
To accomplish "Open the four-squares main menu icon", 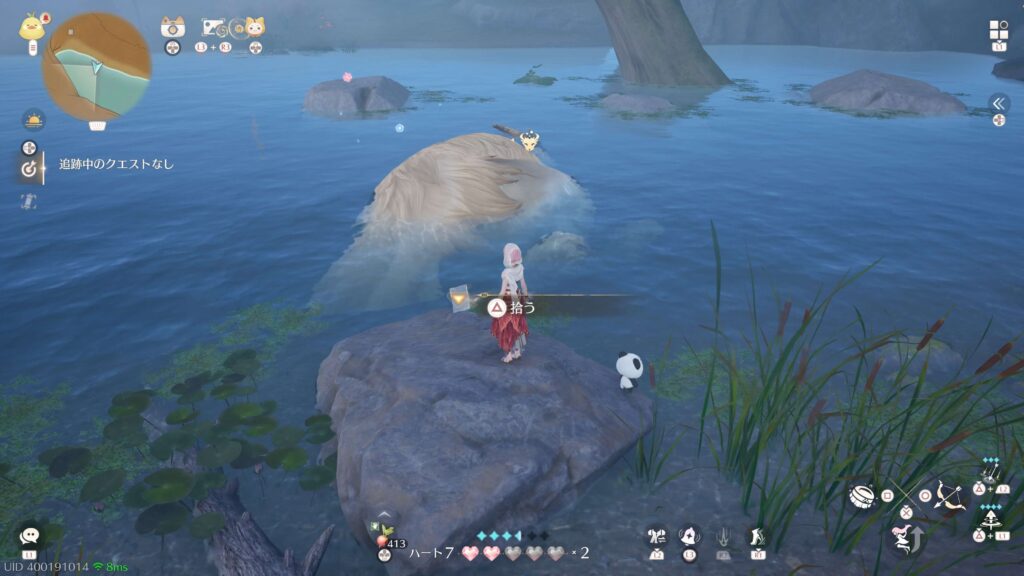I will click(999, 30).
